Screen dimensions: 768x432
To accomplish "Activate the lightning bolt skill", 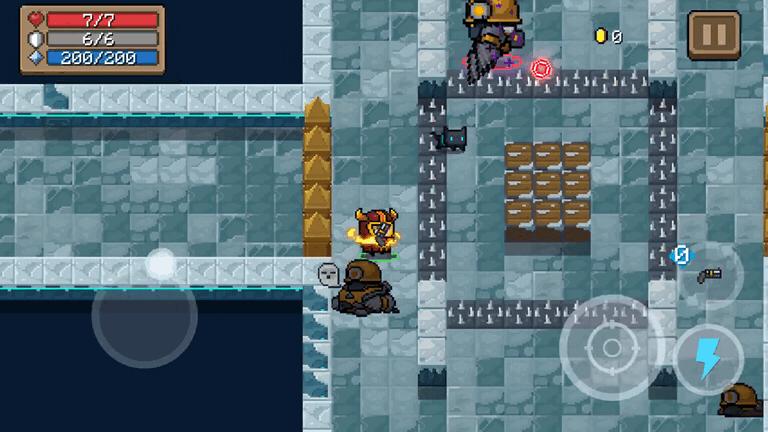I will (708, 359).
